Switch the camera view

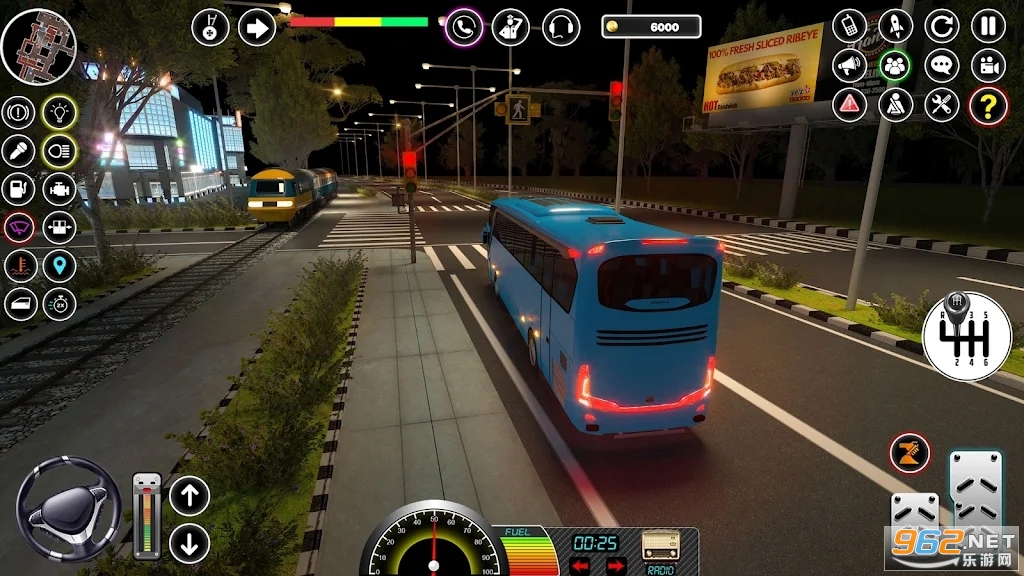(x=988, y=66)
